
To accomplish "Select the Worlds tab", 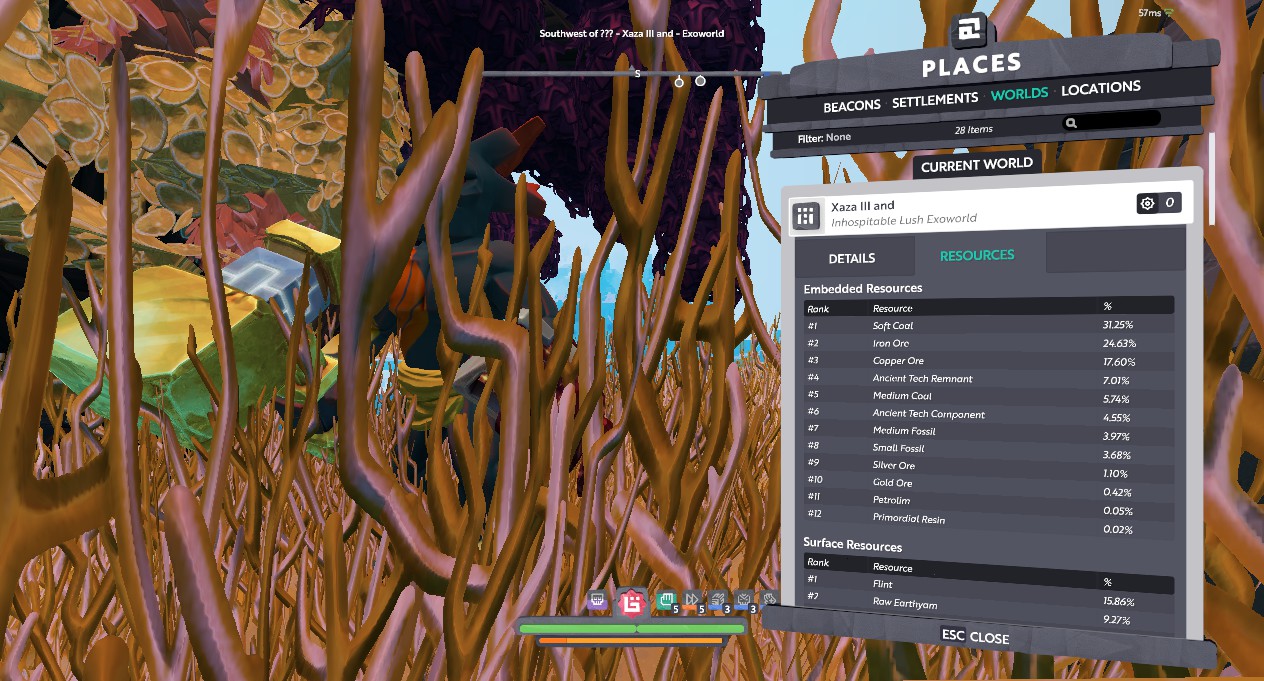I will [1019, 93].
